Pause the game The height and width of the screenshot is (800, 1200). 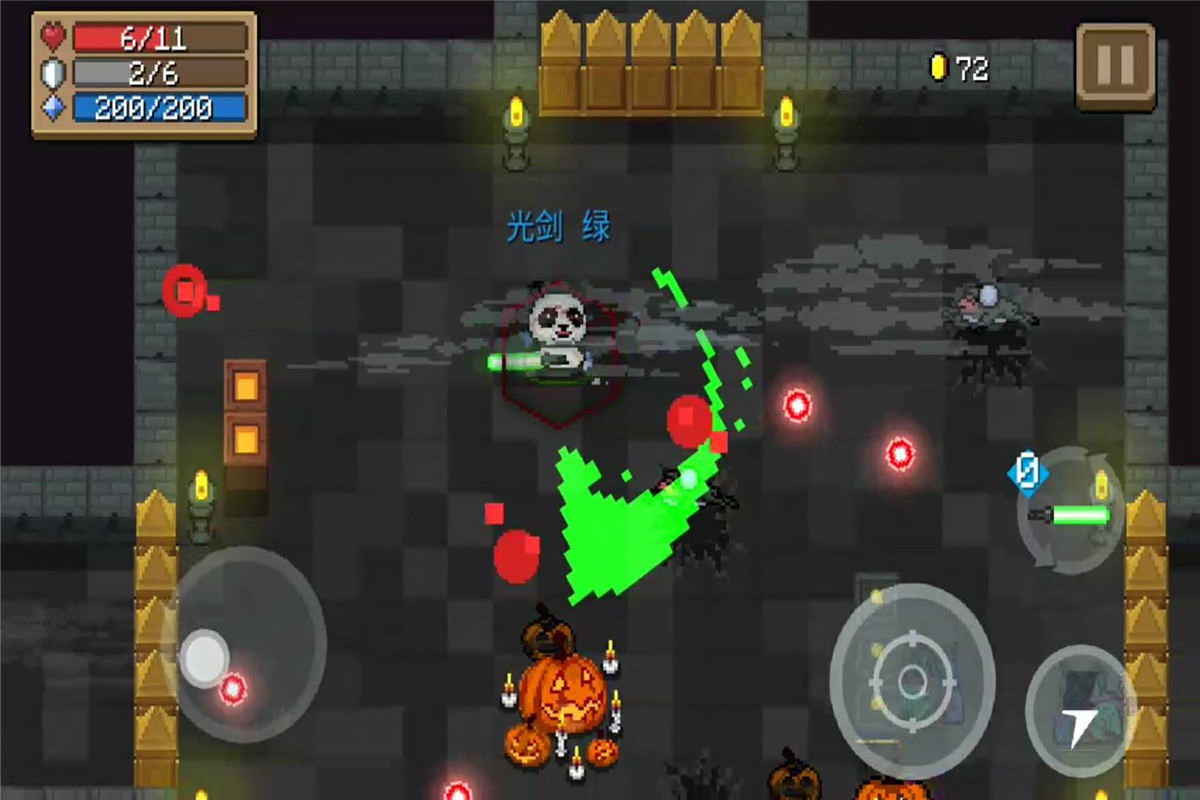pos(1115,66)
